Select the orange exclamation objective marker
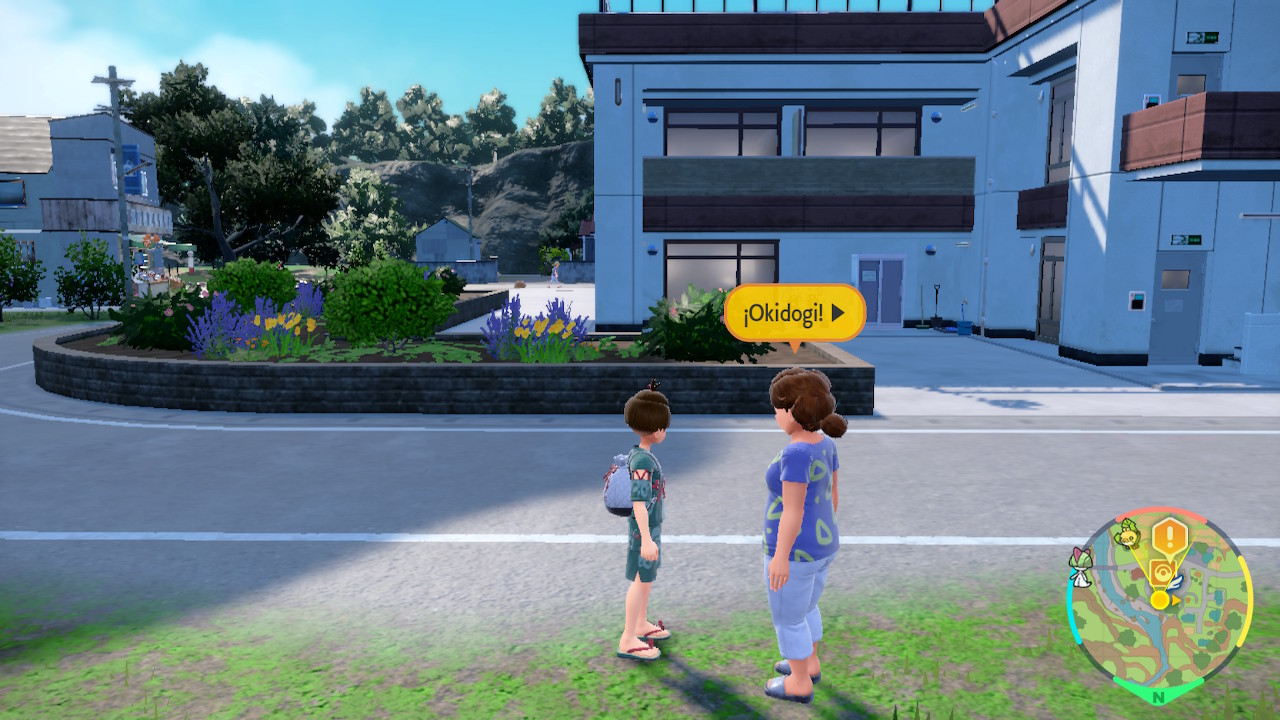Viewport: 1280px width, 720px height. pyautogui.click(x=1168, y=537)
